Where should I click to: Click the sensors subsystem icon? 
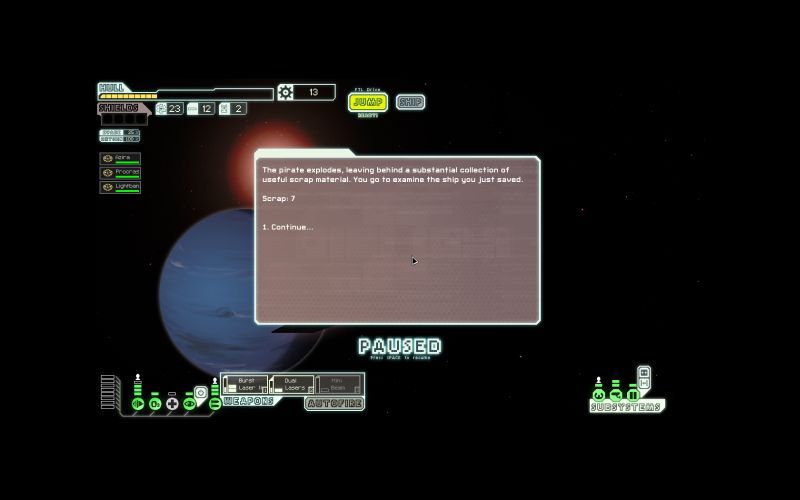coord(616,395)
